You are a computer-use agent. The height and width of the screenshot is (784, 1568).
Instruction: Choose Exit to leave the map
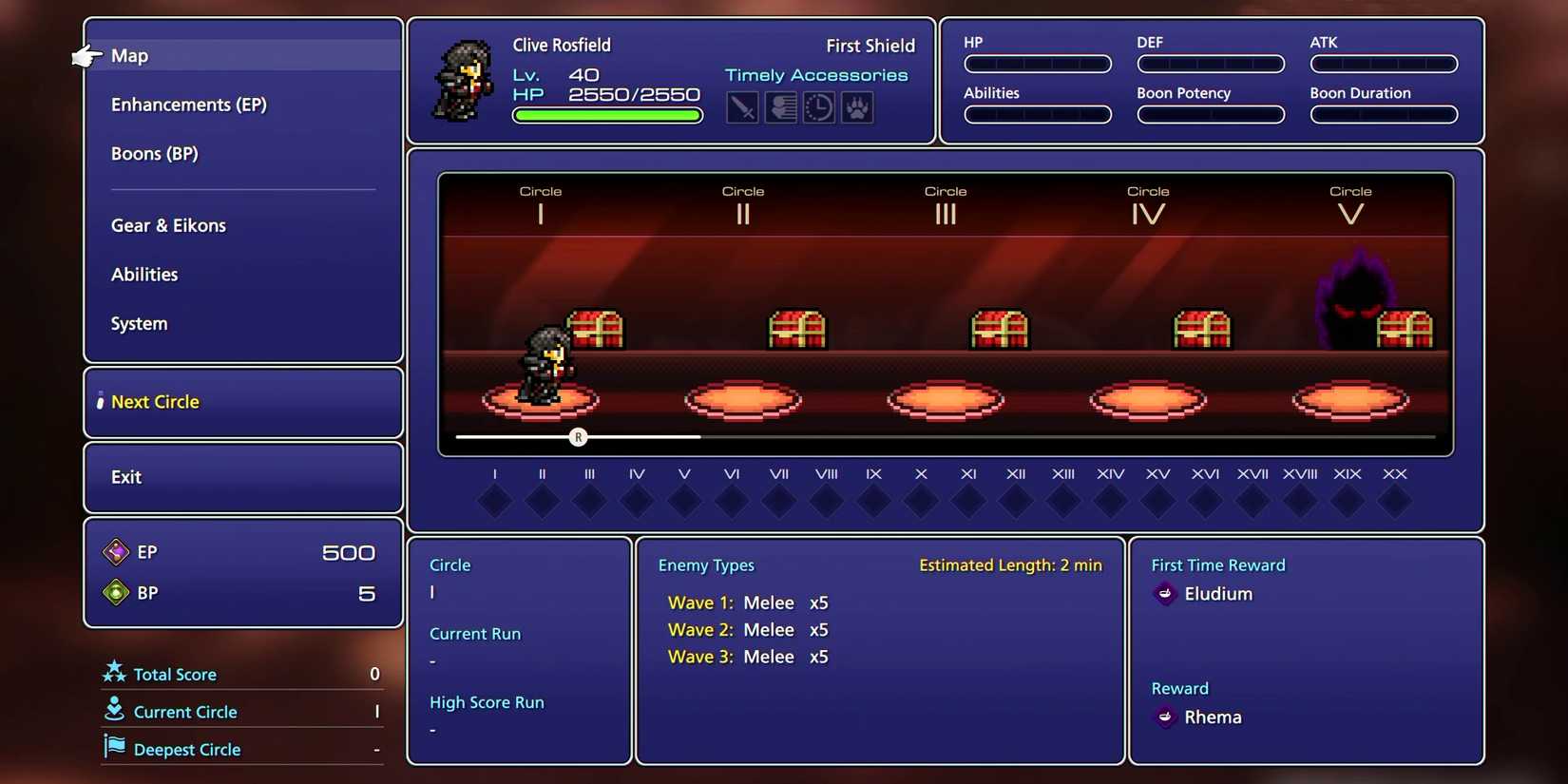pos(126,477)
